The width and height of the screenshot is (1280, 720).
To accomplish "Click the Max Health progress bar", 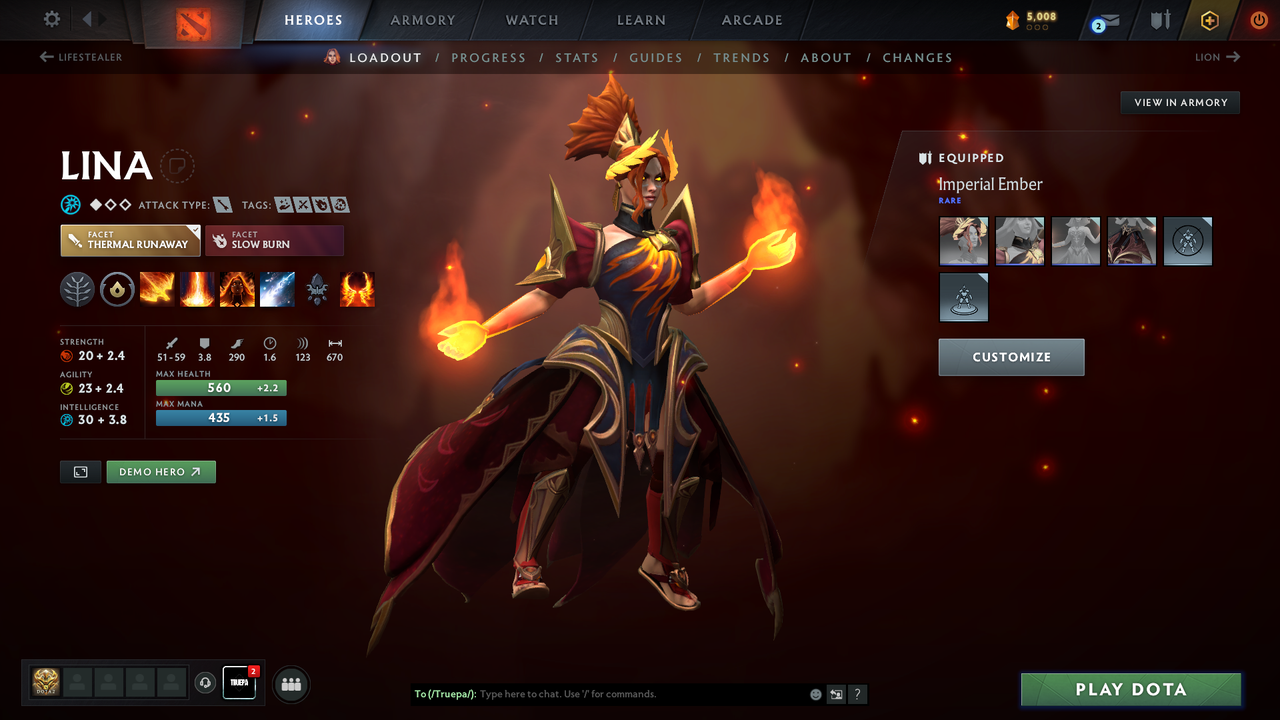I will (220, 387).
